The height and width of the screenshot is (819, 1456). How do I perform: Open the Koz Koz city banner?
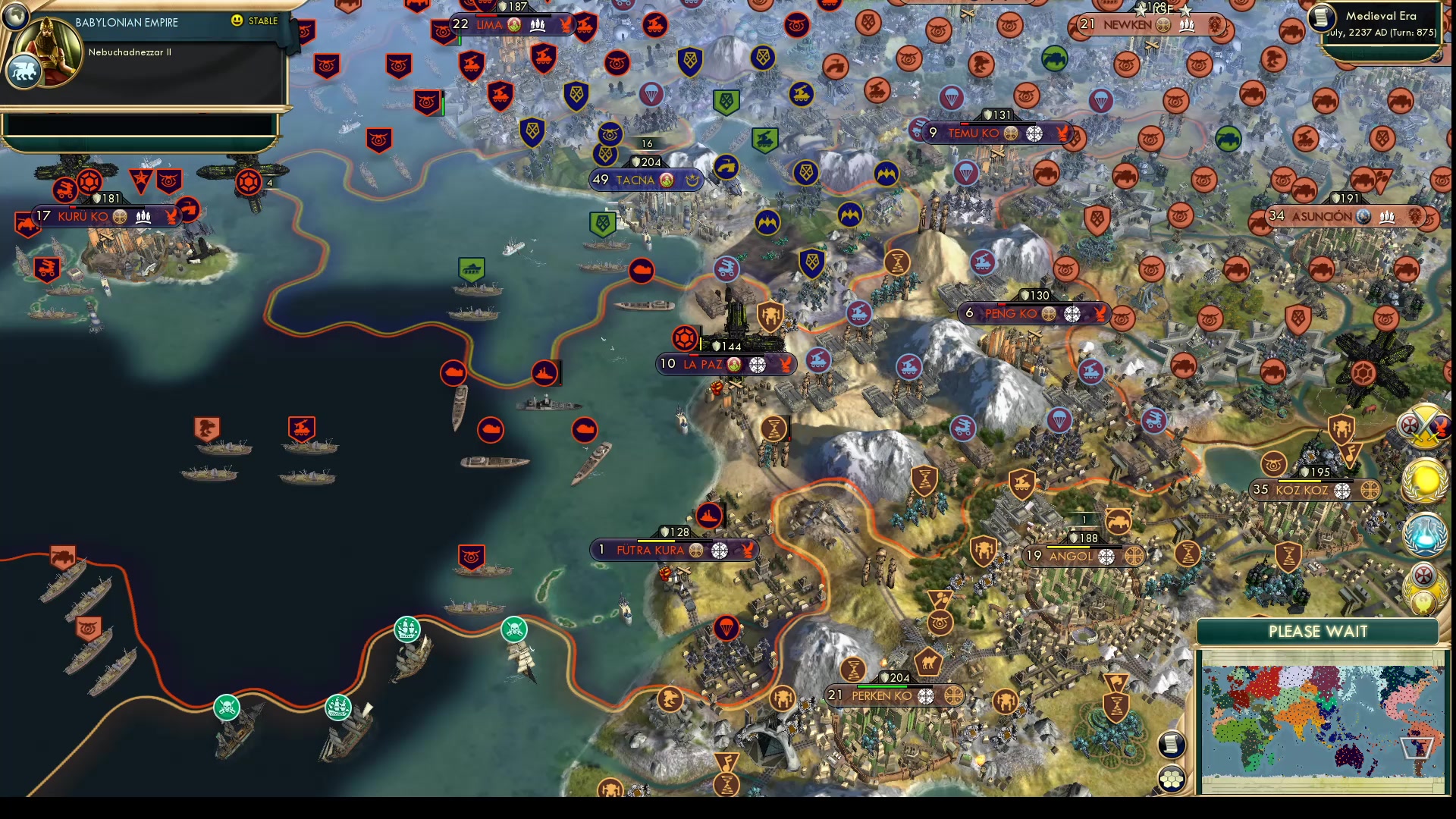click(x=1314, y=490)
